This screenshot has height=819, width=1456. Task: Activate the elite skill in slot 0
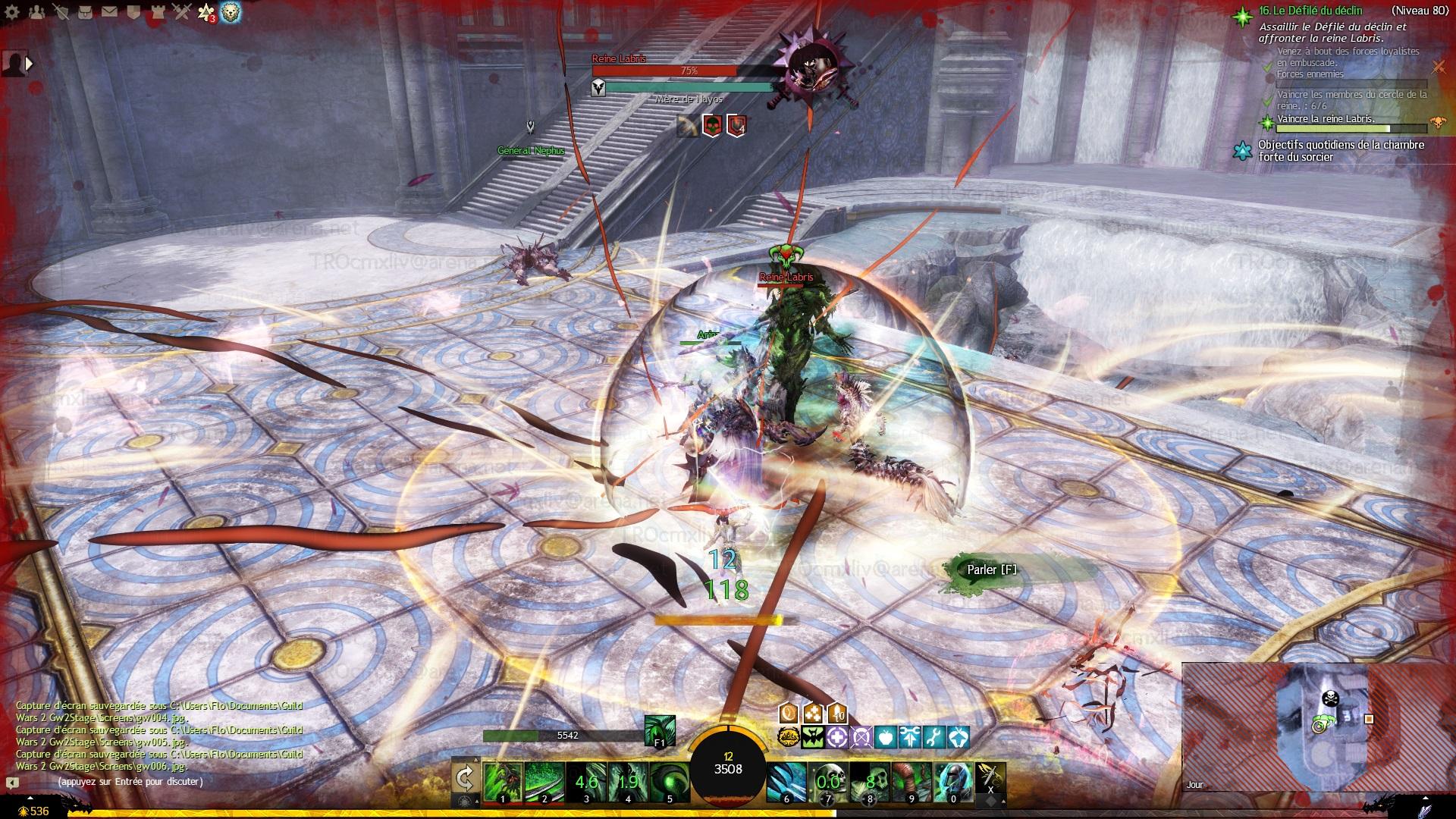click(953, 782)
